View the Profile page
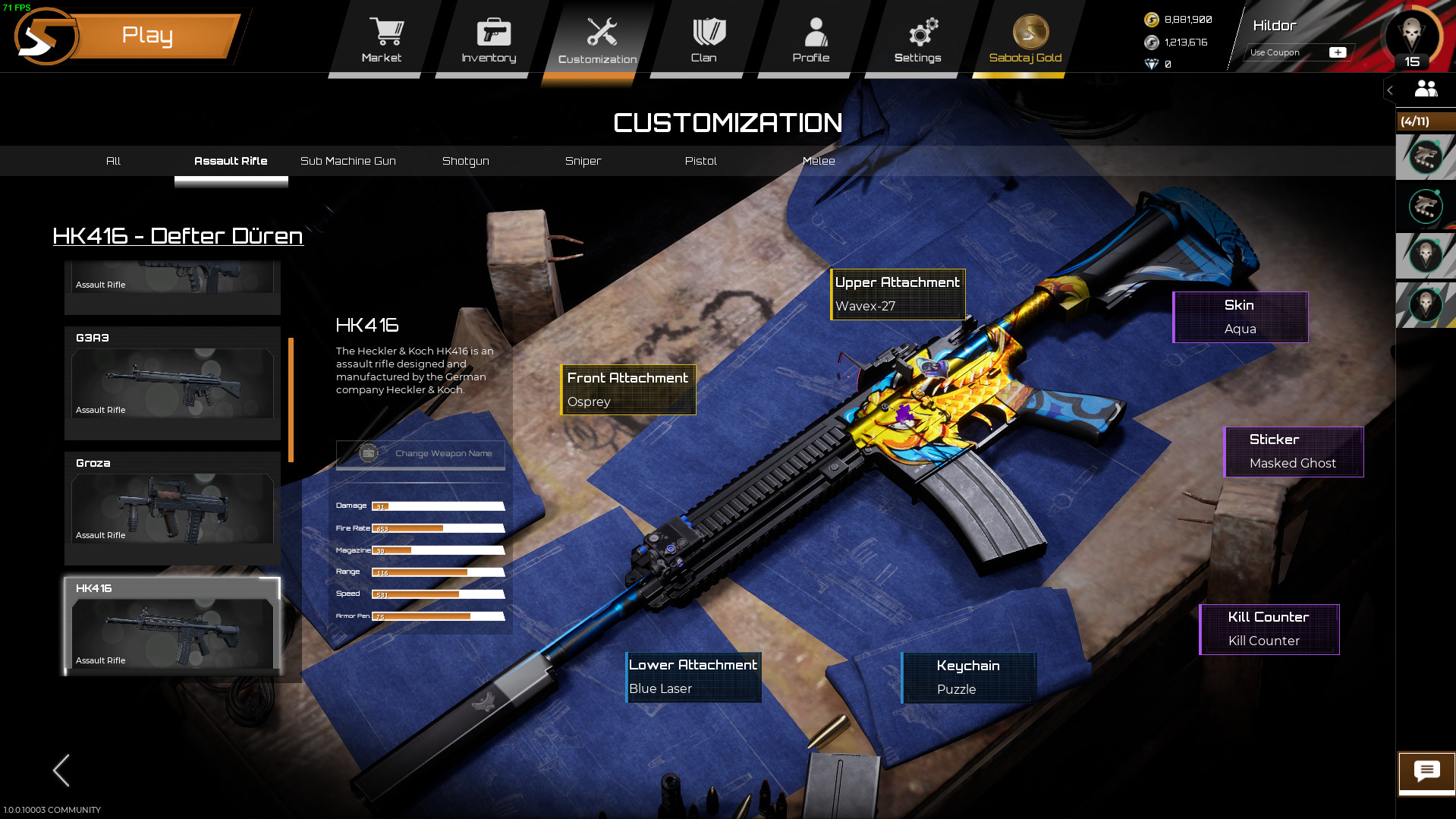The width and height of the screenshot is (1456, 819). click(811, 40)
